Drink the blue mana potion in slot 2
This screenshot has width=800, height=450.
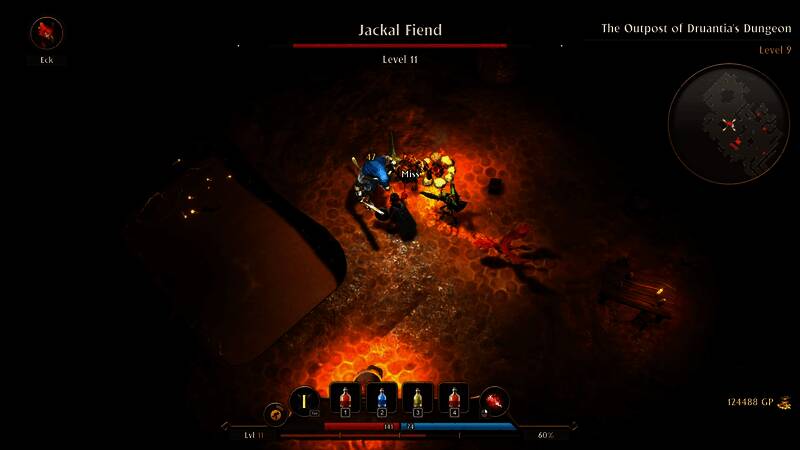(381, 399)
